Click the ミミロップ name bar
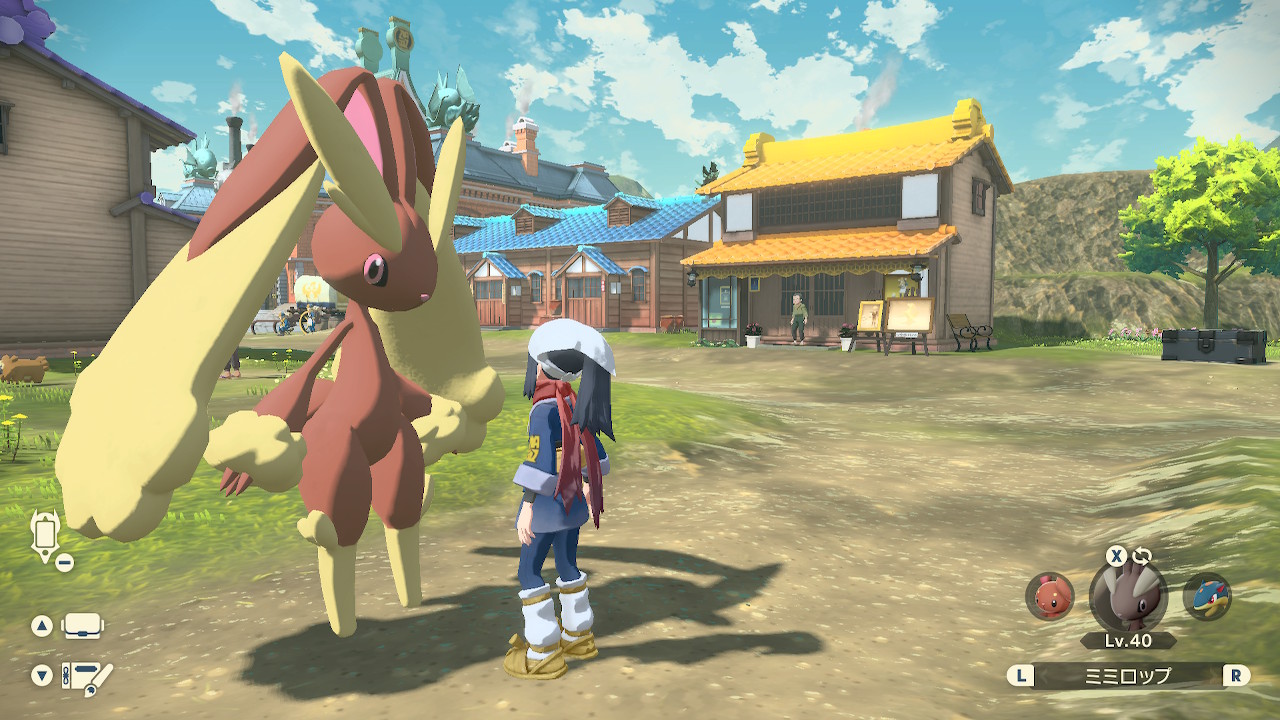Image resolution: width=1280 pixels, height=720 pixels. tap(1128, 676)
